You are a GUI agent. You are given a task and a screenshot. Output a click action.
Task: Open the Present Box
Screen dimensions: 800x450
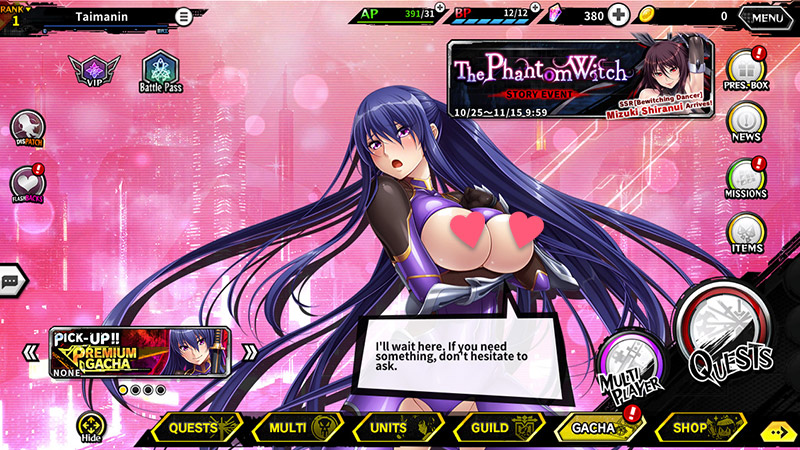coord(745,72)
